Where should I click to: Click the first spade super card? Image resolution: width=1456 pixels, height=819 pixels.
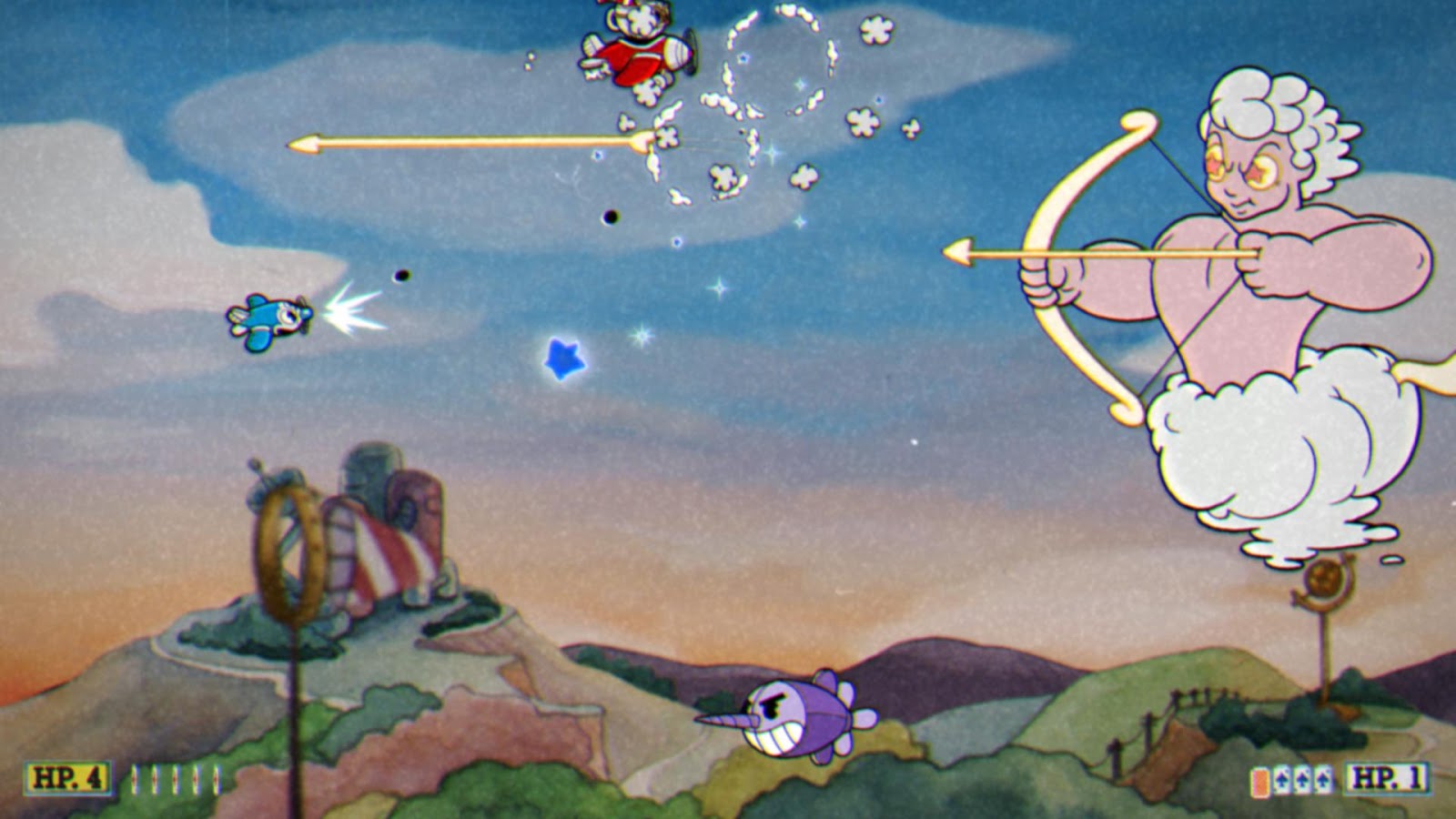click(1283, 779)
